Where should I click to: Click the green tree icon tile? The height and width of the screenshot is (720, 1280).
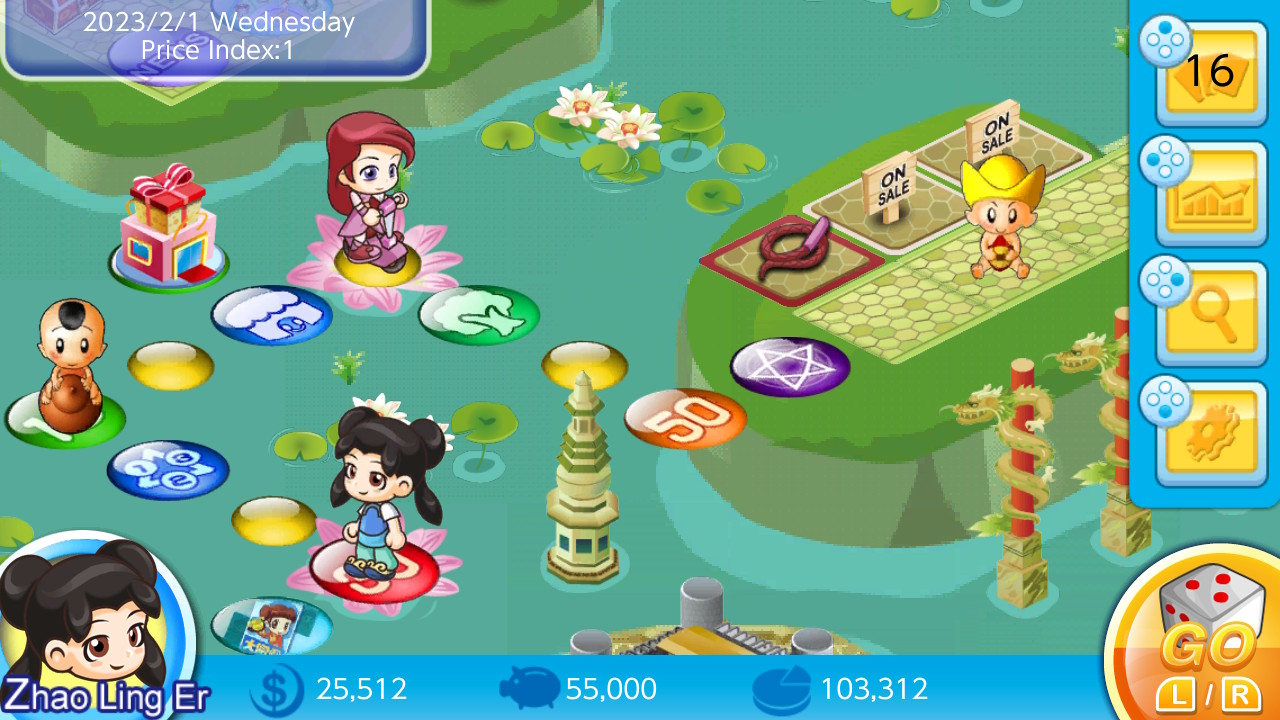click(480, 315)
